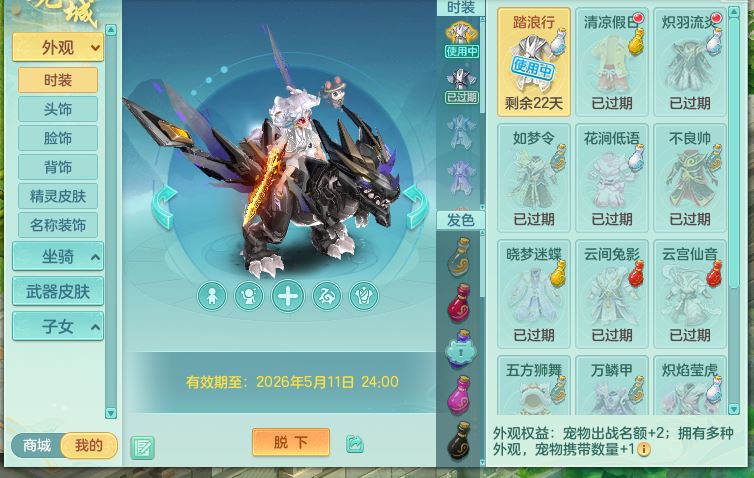Rotate character preview with right arrow
Viewport: 754px width, 478px height.
tap(416, 207)
